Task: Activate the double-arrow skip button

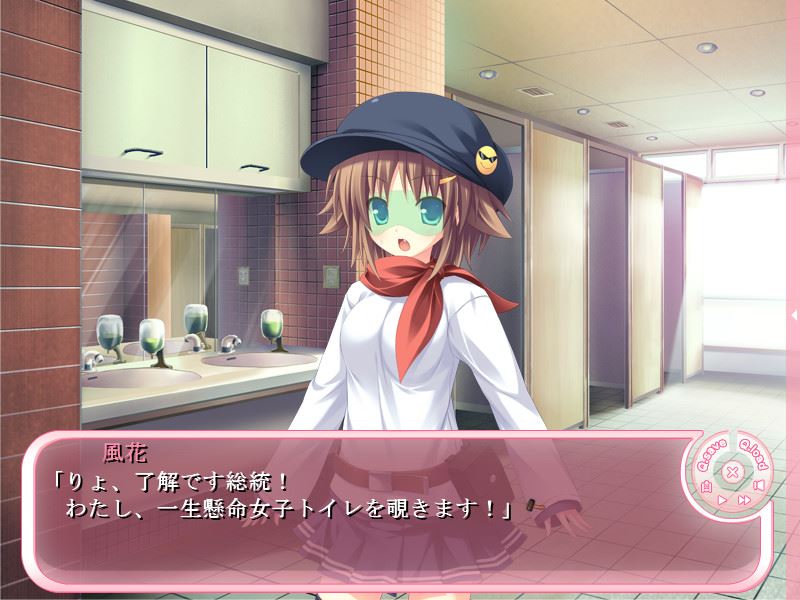Action: coord(743,498)
